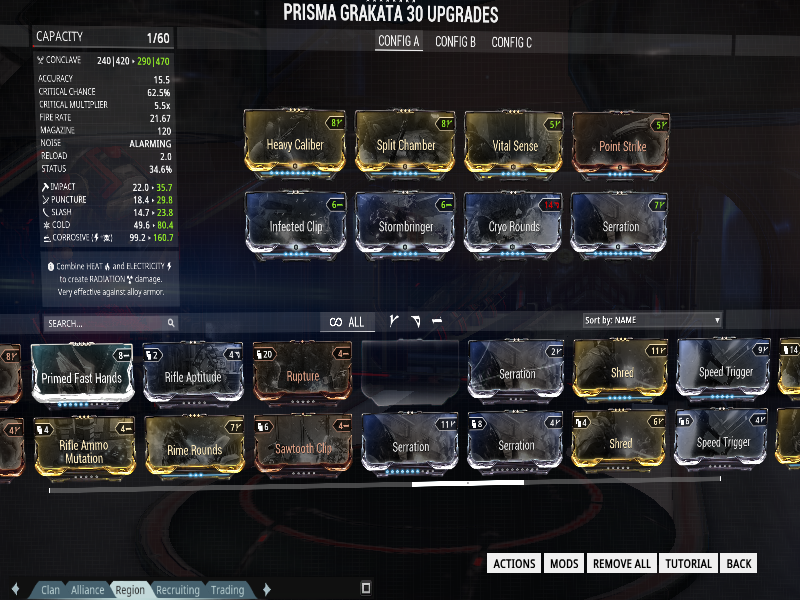Select the equipped Cryo Rounds mod
The height and width of the screenshot is (600, 800).
[514, 226]
